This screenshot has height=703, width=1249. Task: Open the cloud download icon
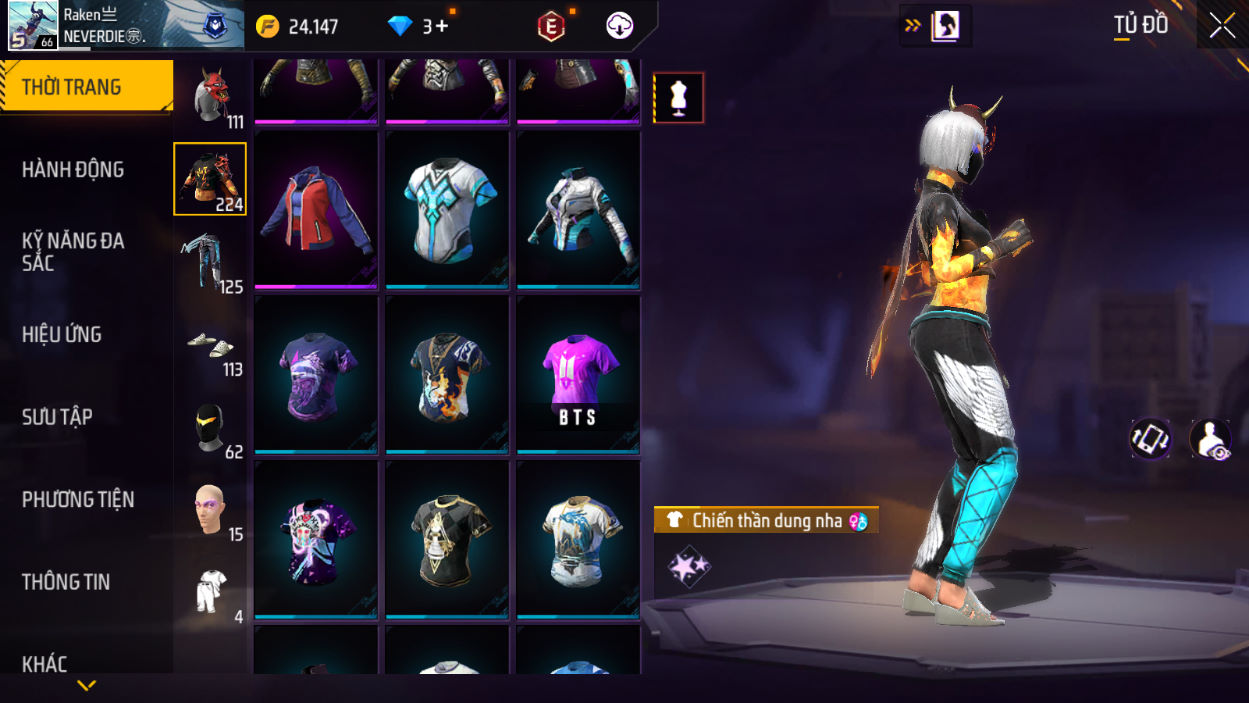click(620, 26)
